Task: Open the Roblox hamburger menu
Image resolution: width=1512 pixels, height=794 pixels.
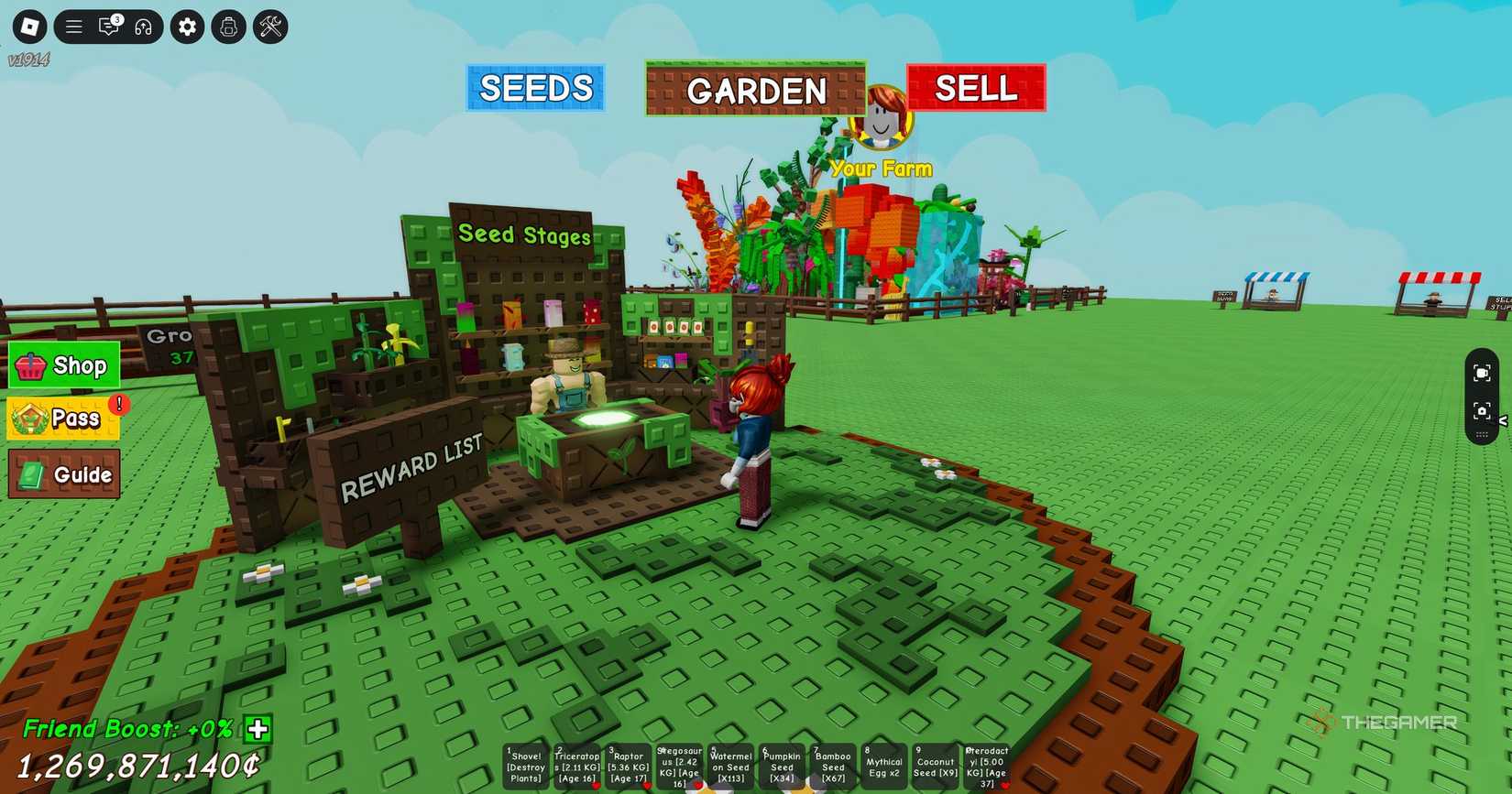Action: click(74, 27)
